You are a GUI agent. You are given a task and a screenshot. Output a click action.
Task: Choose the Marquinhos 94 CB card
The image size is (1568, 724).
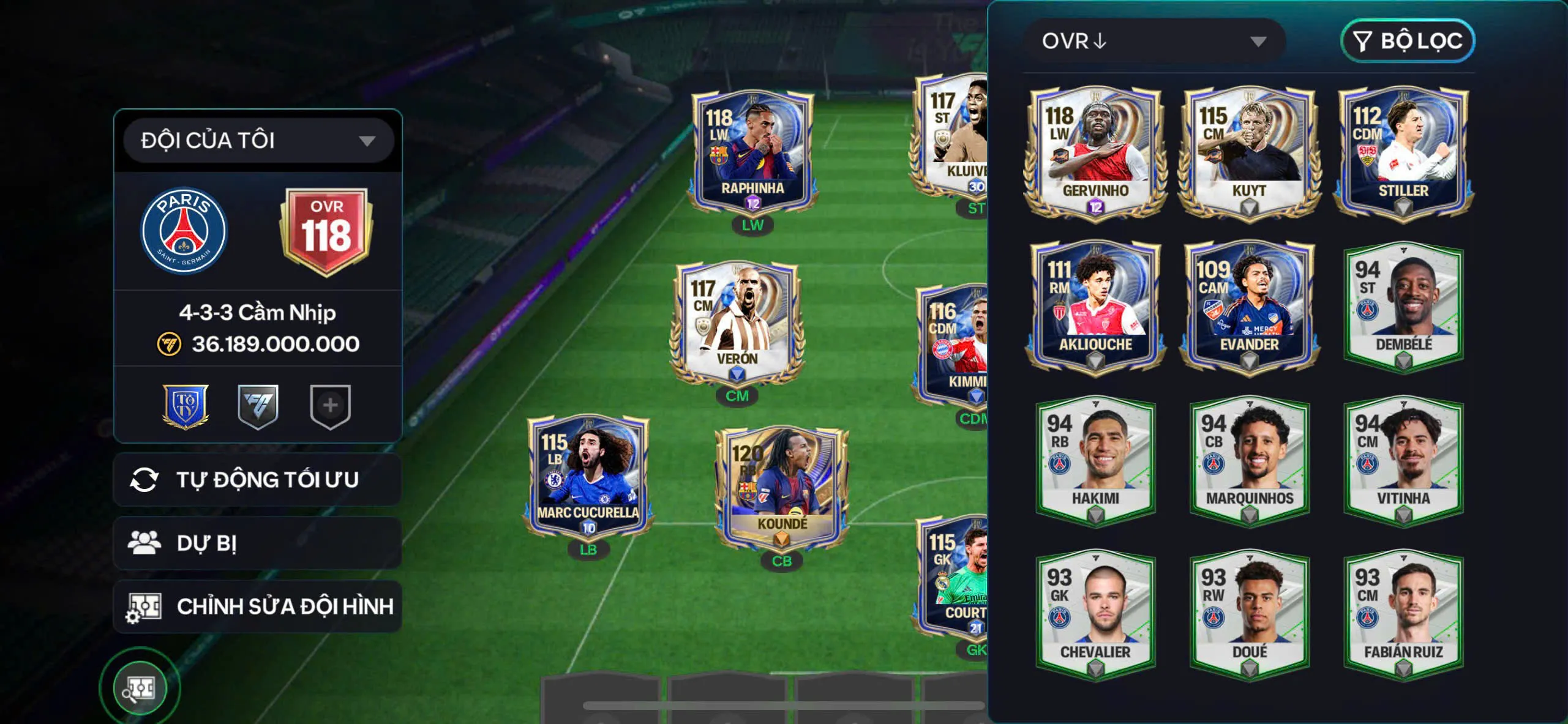[1249, 460]
